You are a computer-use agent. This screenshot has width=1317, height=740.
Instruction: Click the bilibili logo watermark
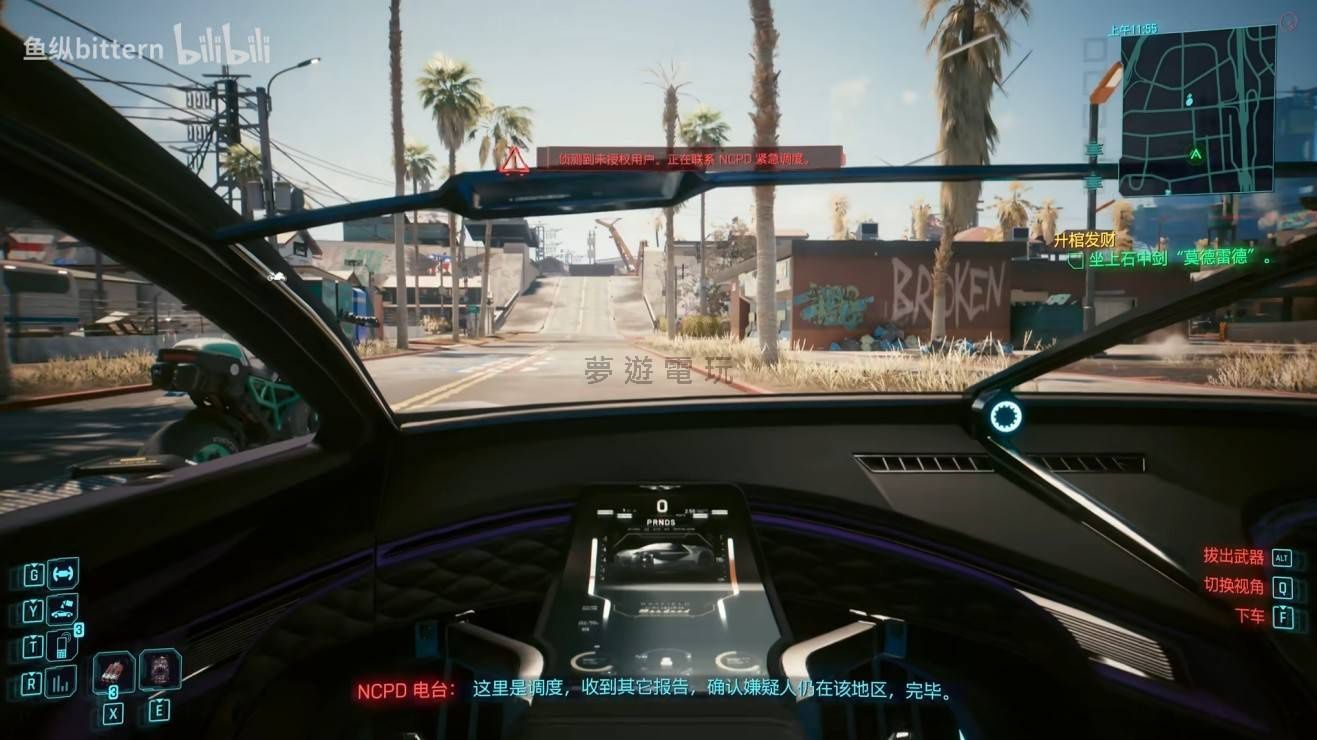coord(222,46)
